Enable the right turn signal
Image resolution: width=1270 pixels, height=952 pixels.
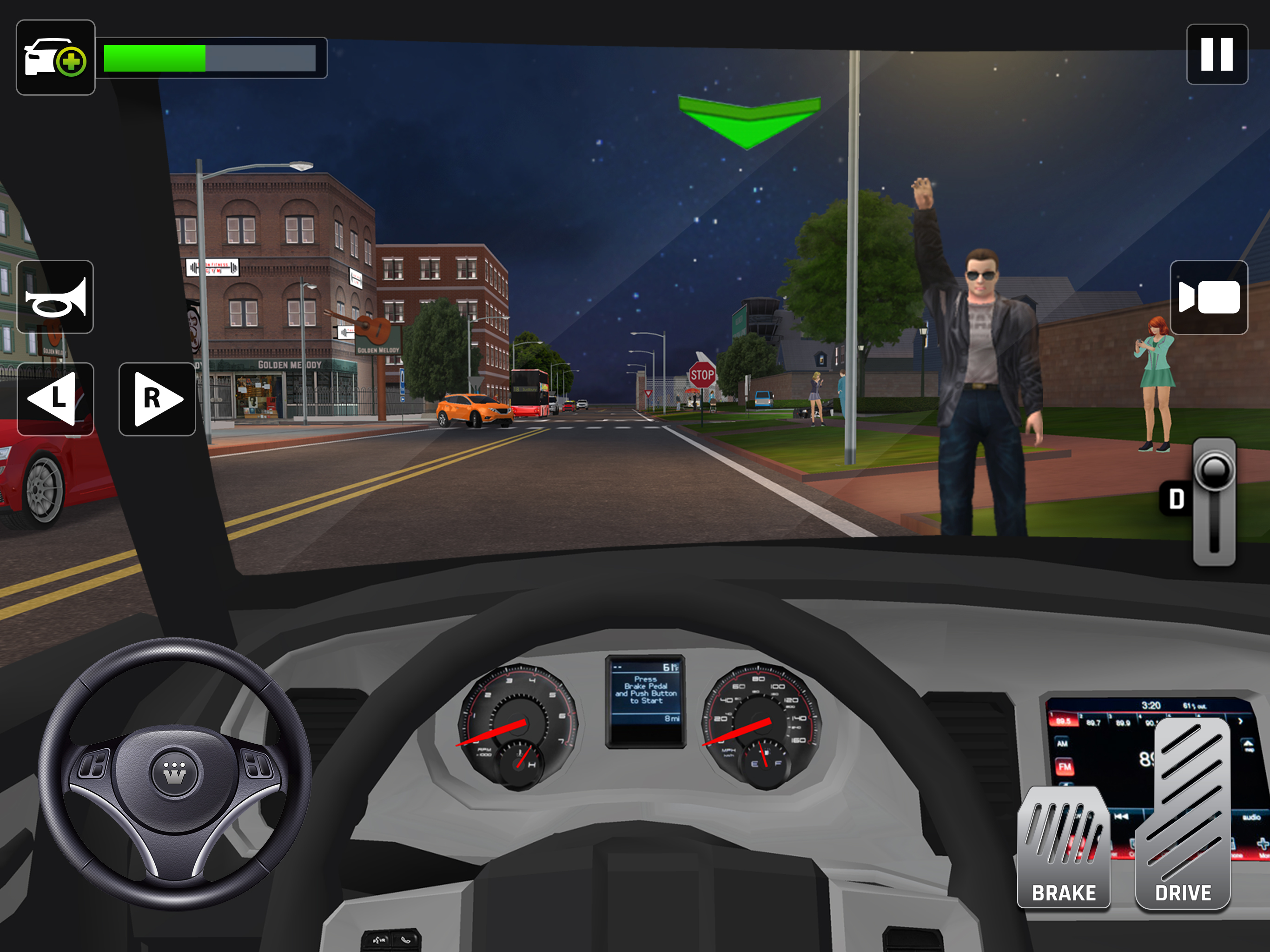click(156, 401)
